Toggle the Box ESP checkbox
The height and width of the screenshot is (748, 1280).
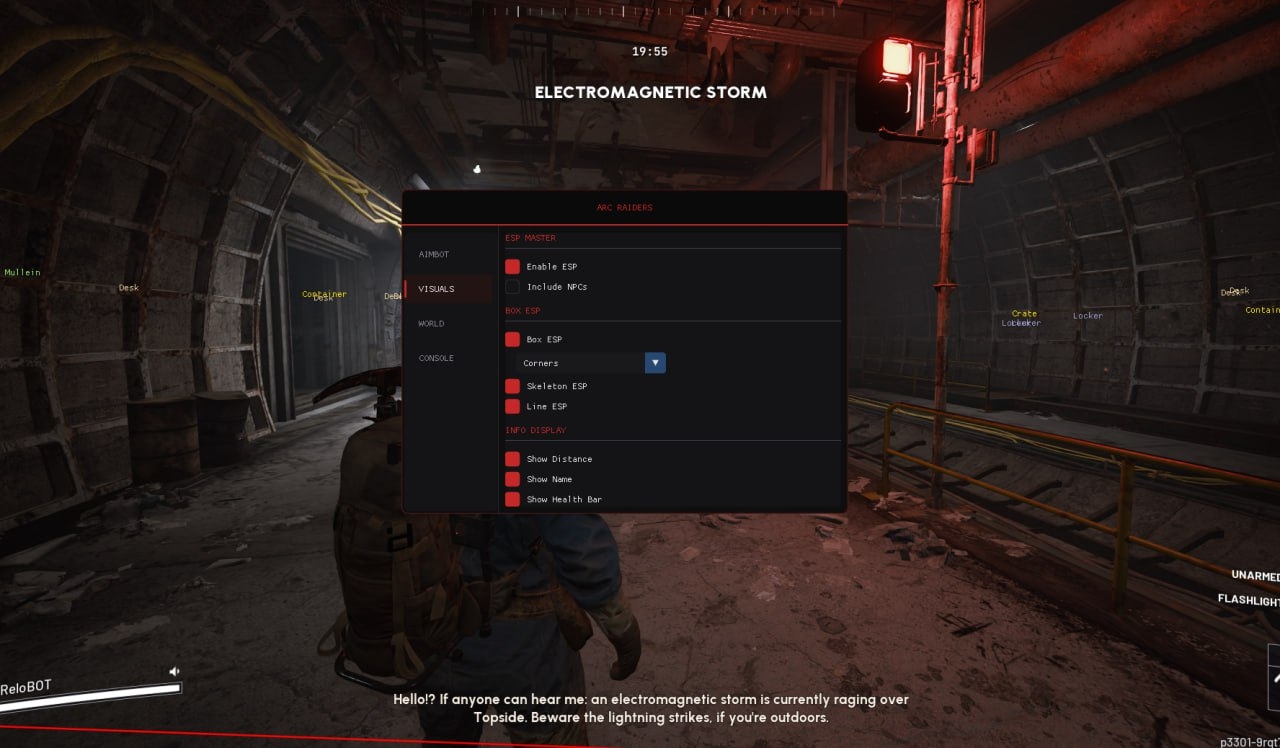[513, 340]
